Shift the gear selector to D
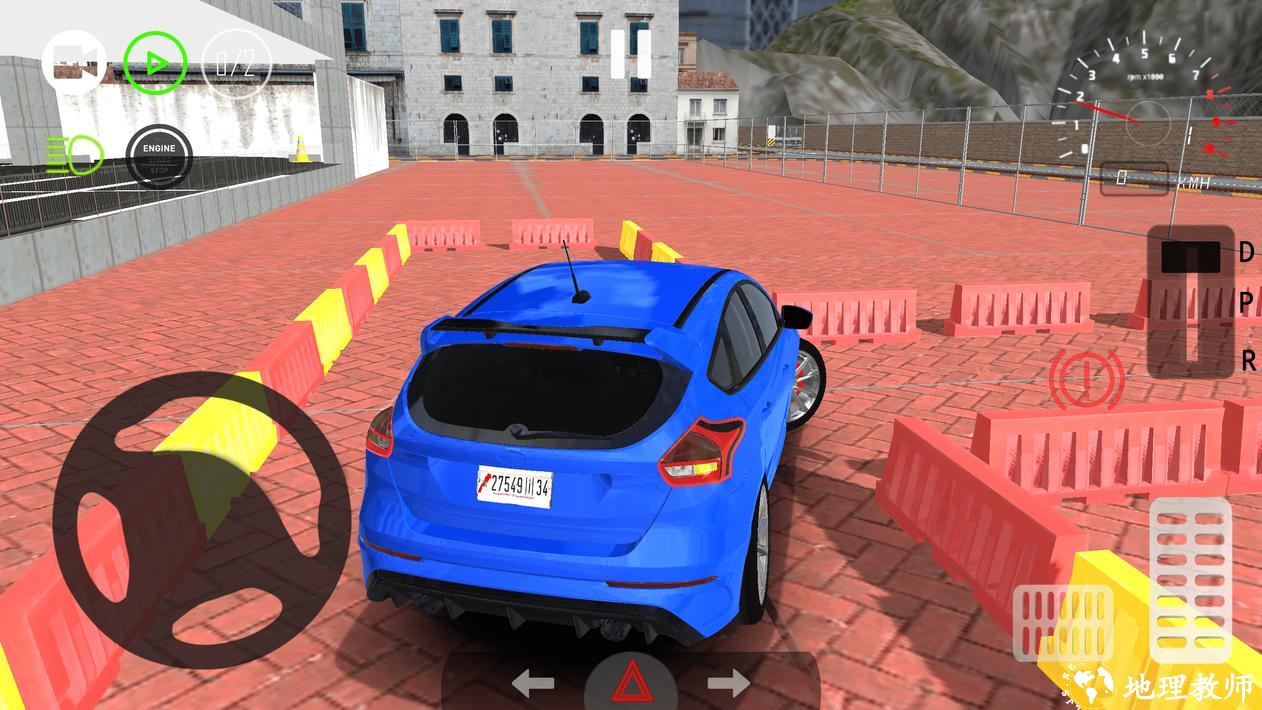 pos(1190,256)
